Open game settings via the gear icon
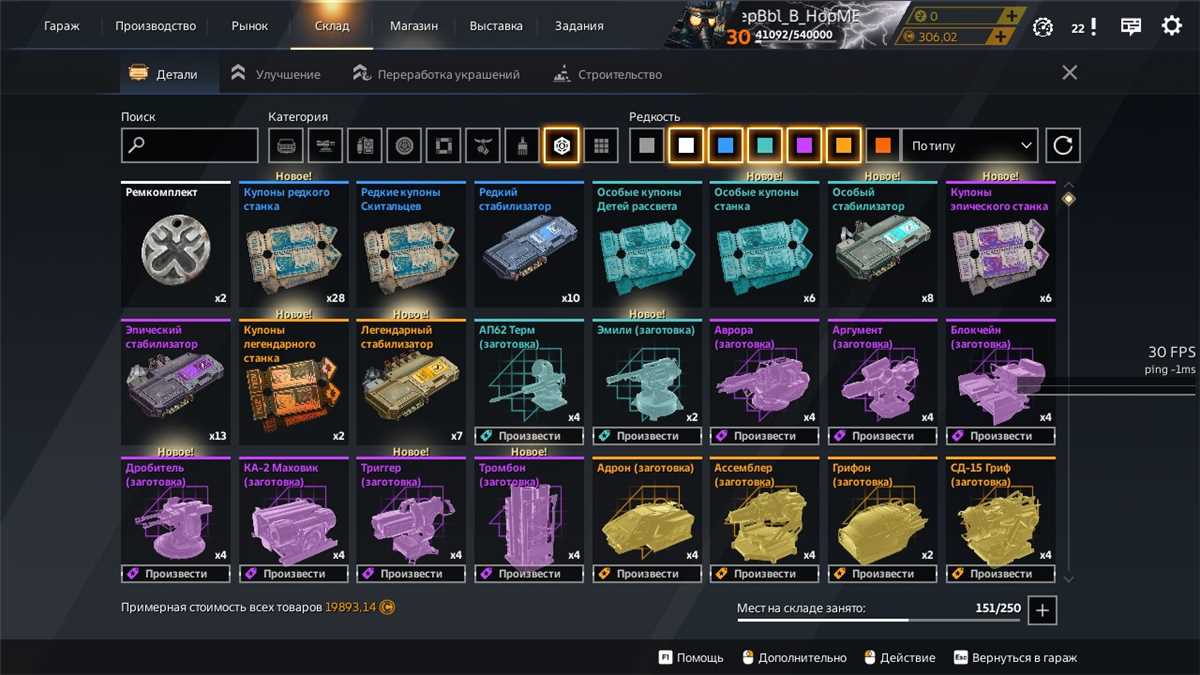 point(1171,26)
